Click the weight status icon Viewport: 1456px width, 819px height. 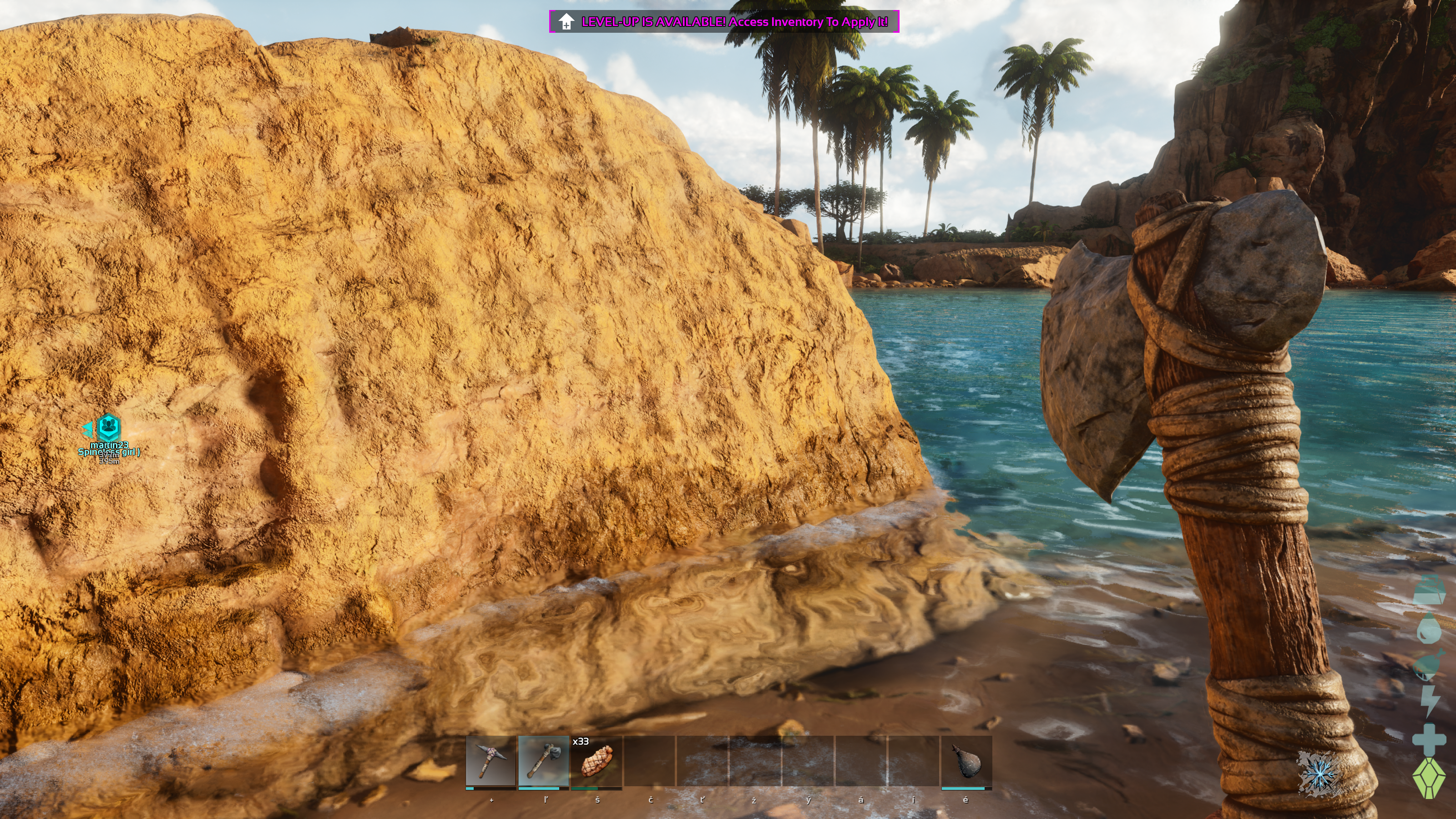(x=1430, y=591)
